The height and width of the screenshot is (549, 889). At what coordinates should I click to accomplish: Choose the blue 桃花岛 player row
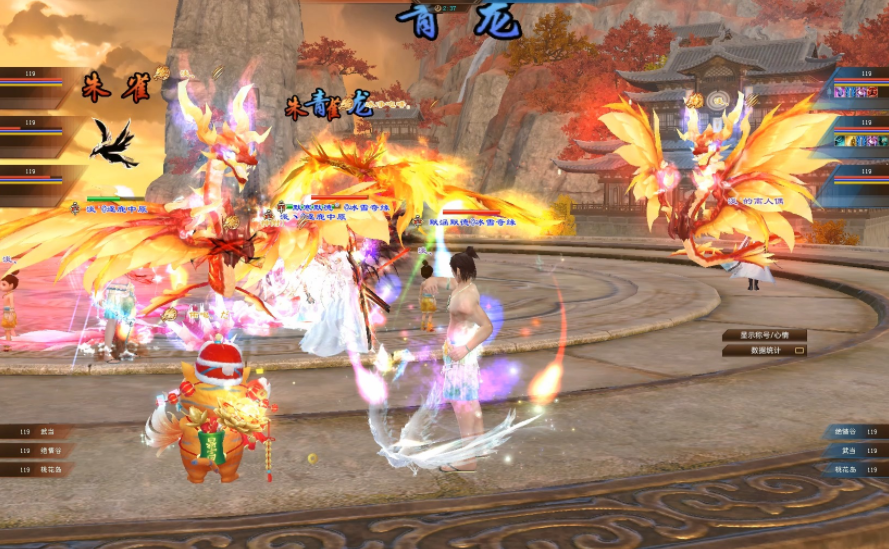tap(855, 469)
